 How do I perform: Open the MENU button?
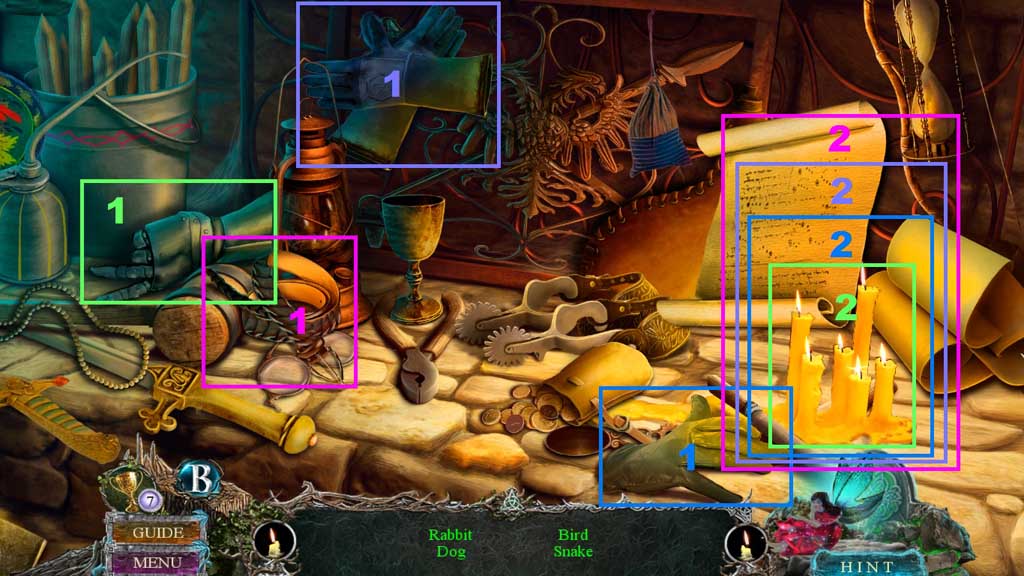(156, 562)
